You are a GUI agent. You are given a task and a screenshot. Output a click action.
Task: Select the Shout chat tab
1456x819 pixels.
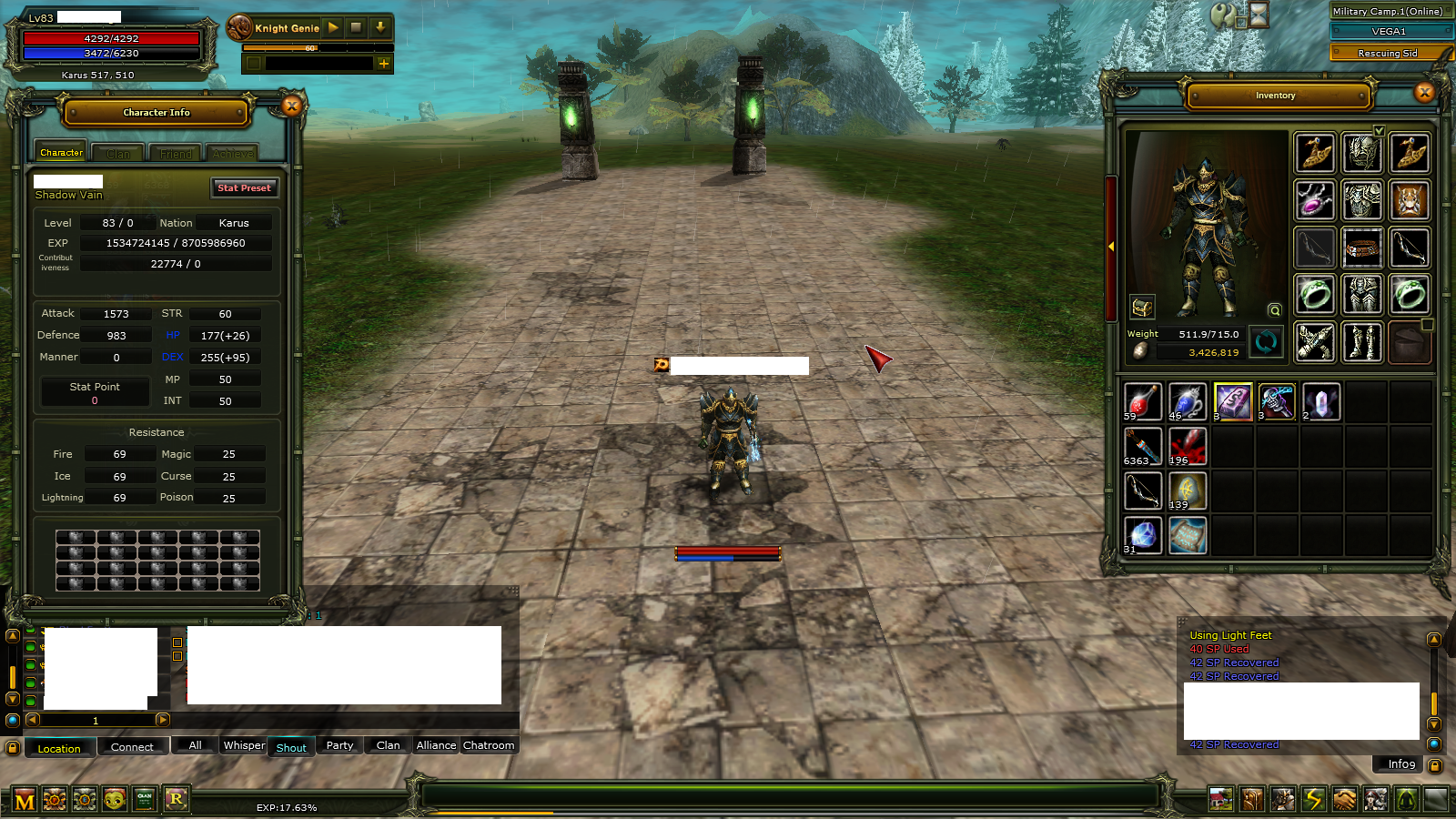pos(291,746)
